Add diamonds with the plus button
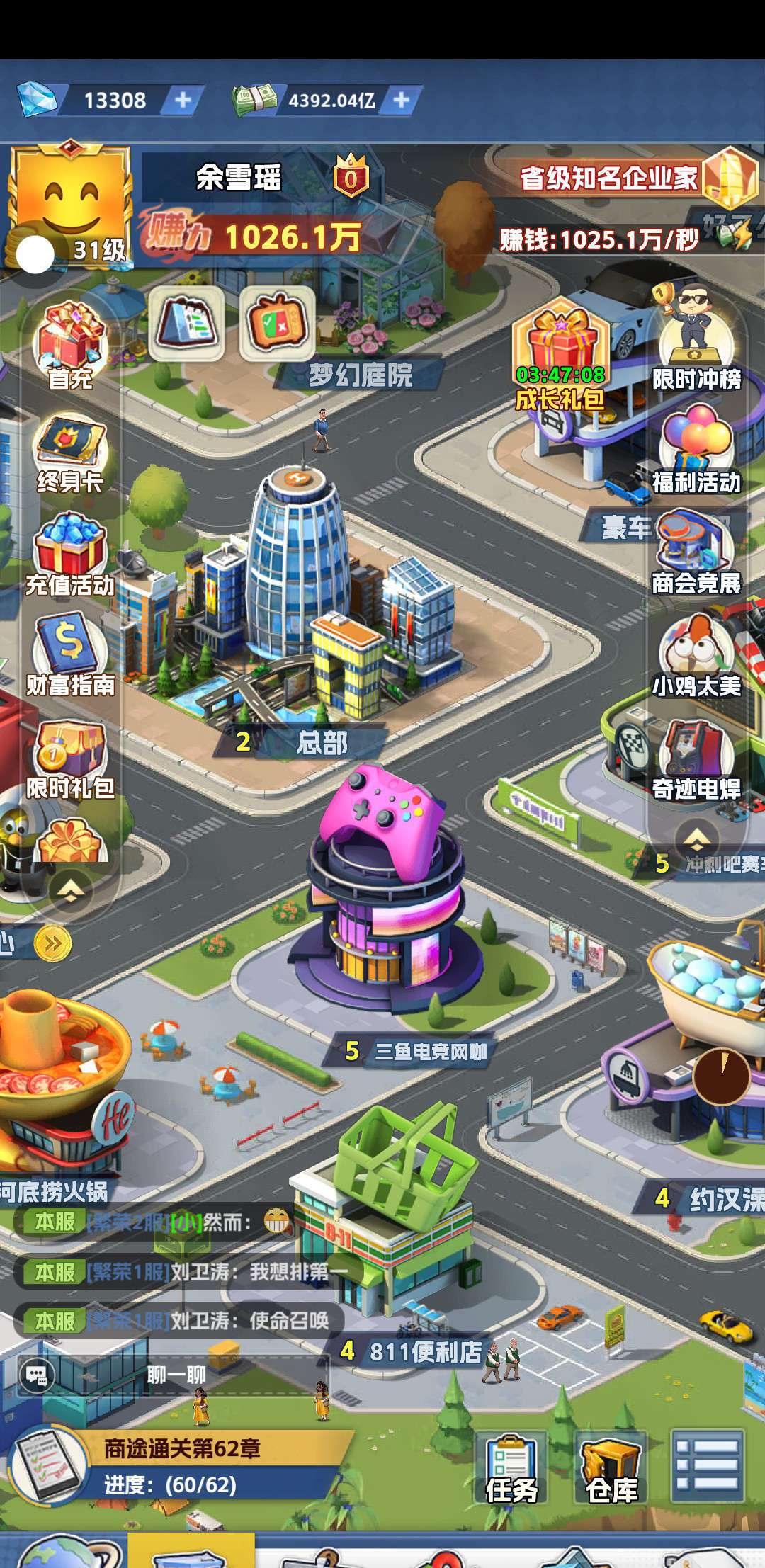 tap(183, 100)
